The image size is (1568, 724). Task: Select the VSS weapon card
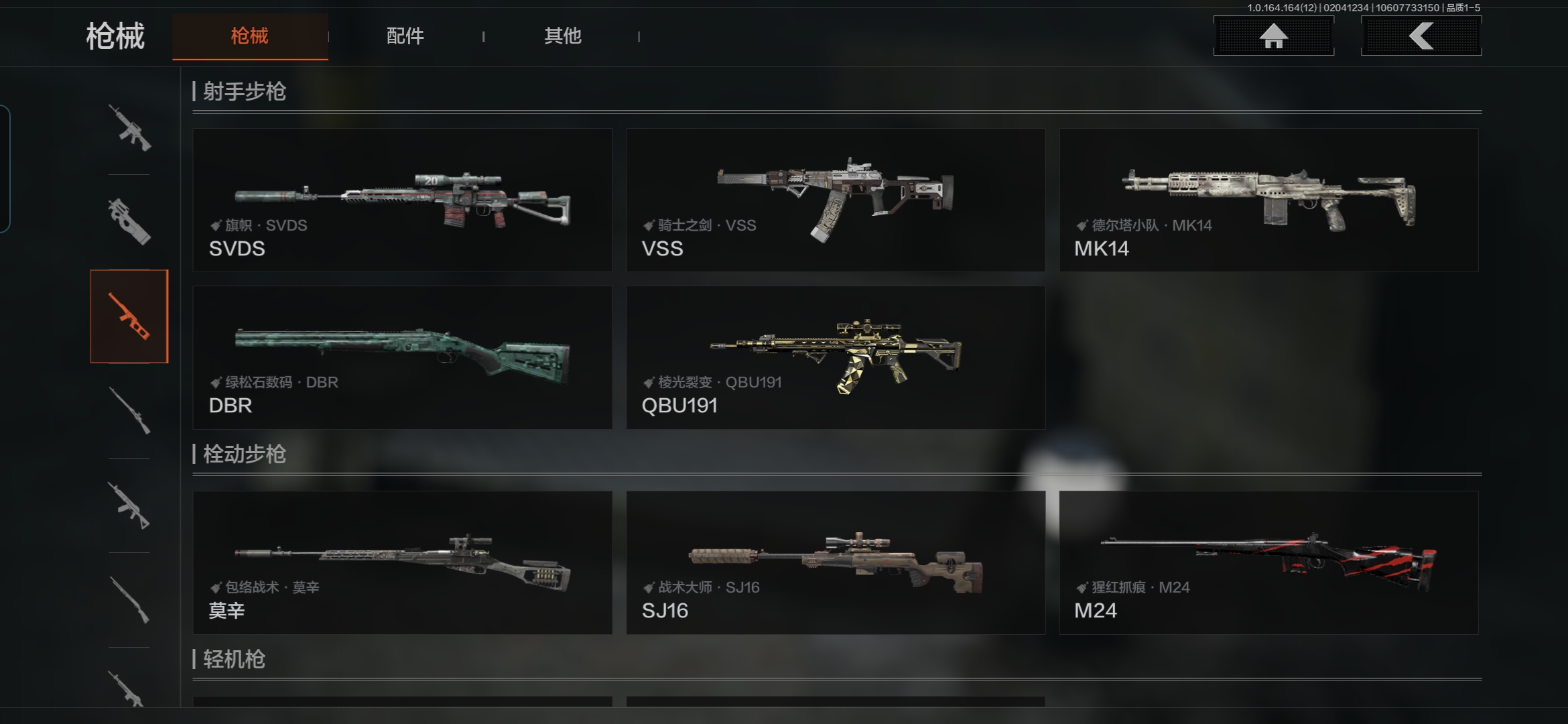click(x=835, y=200)
